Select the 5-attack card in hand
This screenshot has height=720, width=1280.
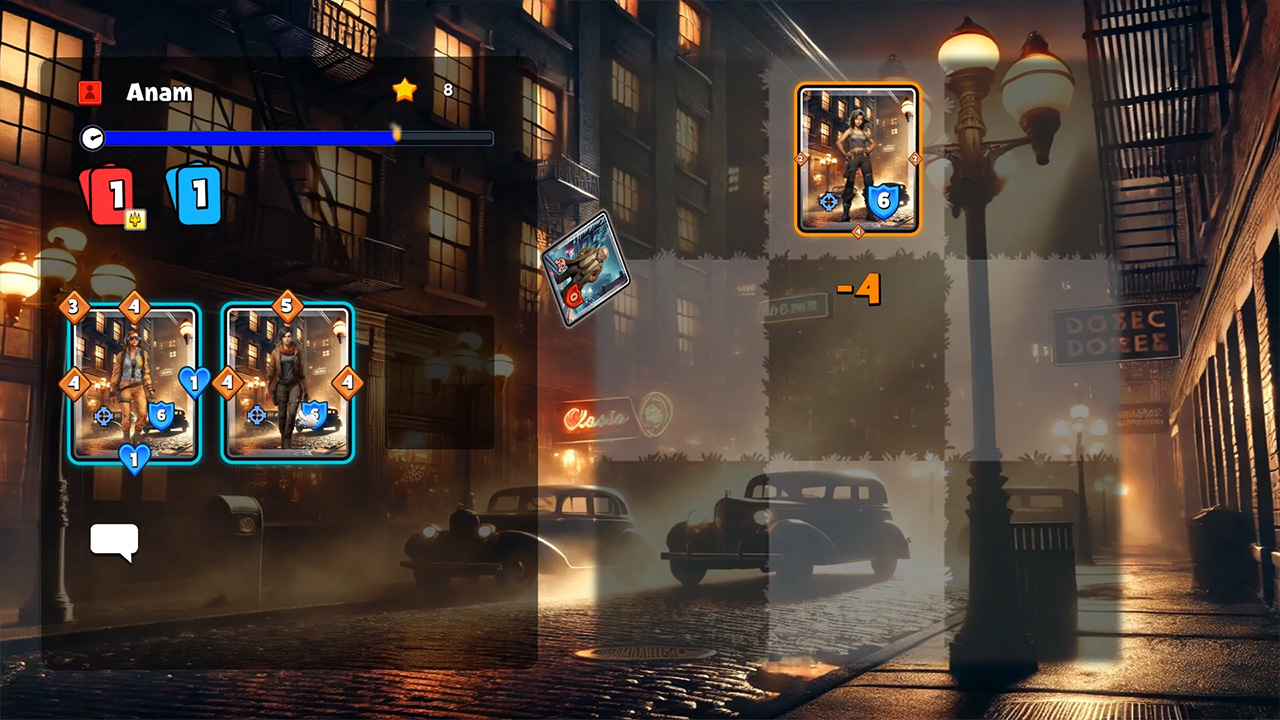coord(287,383)
